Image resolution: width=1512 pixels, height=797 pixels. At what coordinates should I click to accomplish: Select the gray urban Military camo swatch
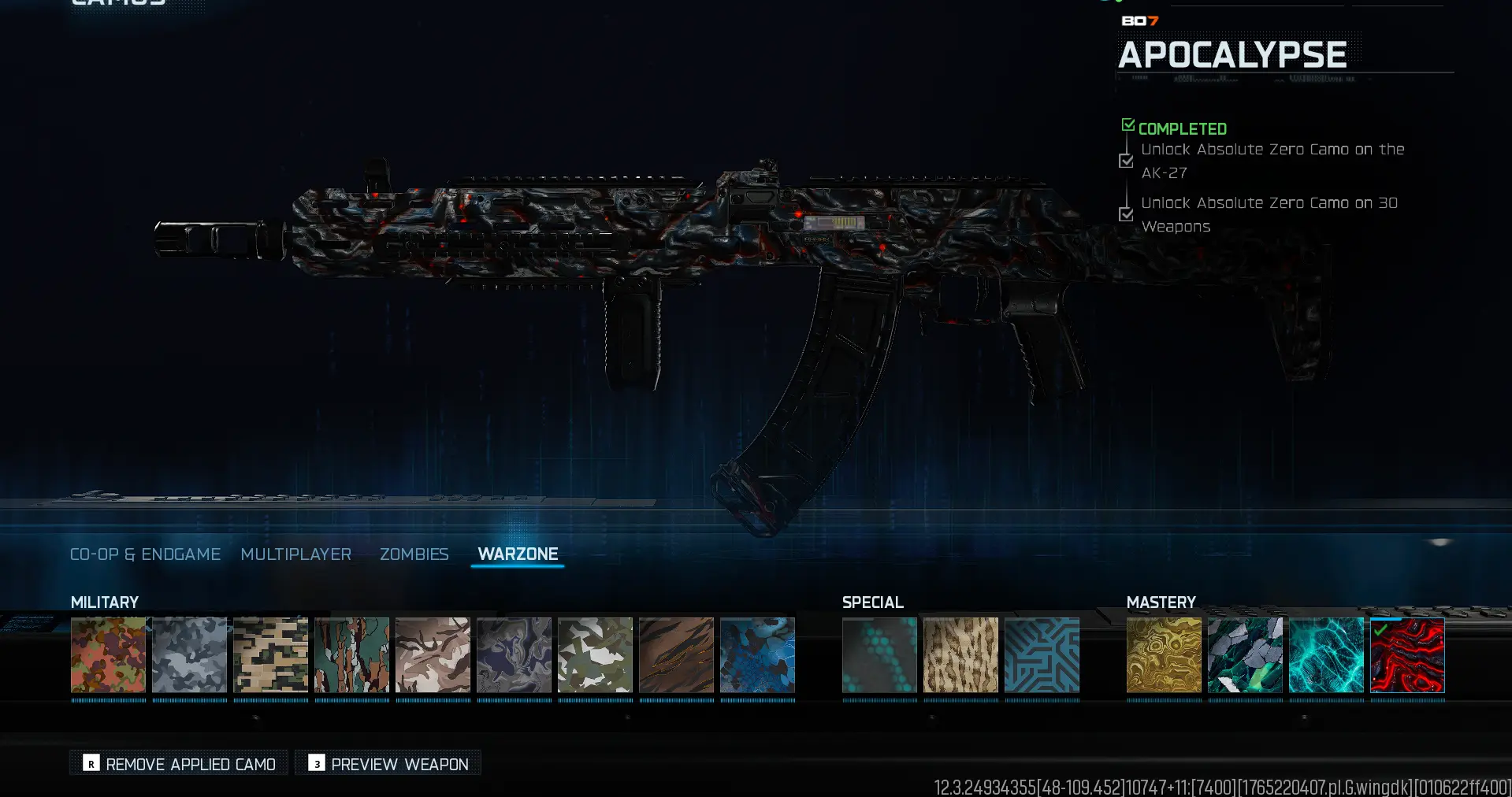tap(189, 656)
